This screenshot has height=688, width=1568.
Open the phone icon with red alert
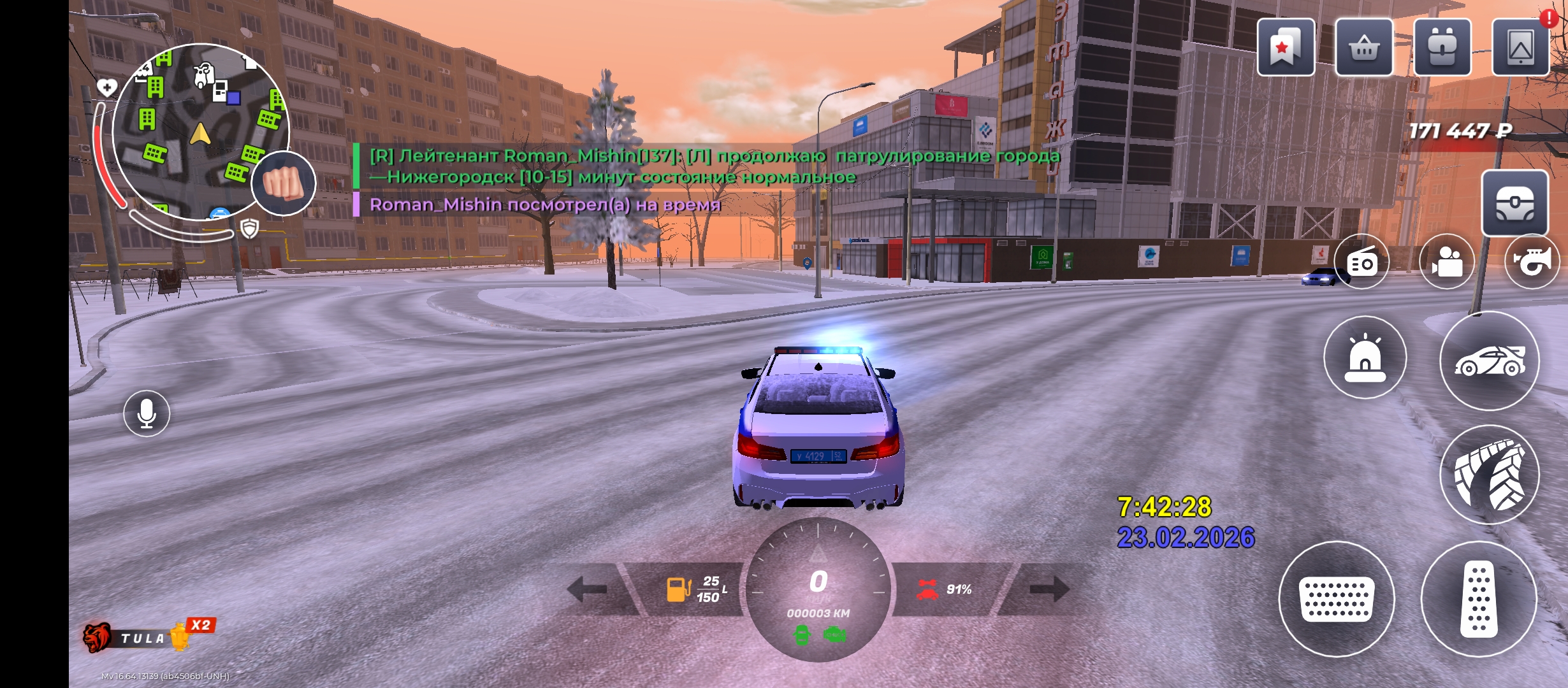pyautogui.click(x=1520, y=48)
